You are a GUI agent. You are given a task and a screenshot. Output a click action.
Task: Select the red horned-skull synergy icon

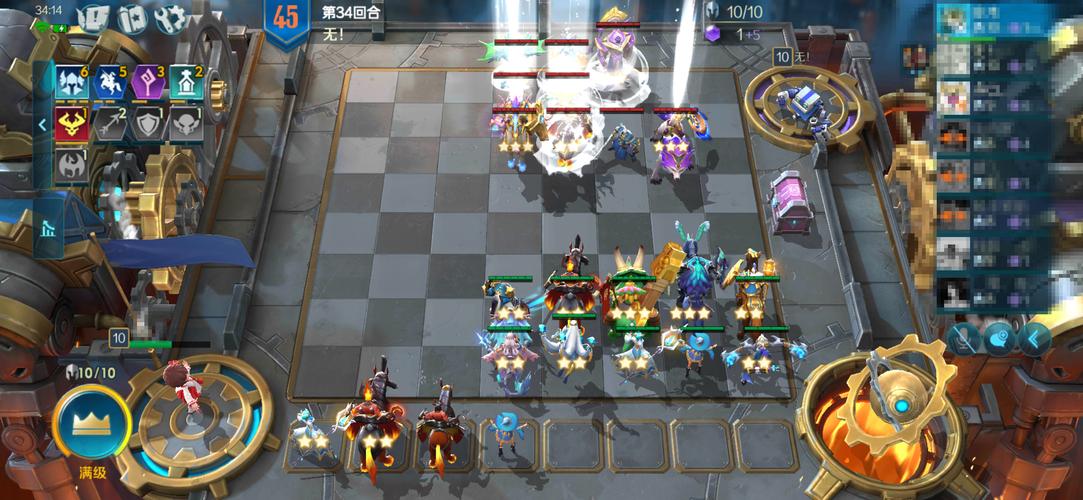(72, 124)
